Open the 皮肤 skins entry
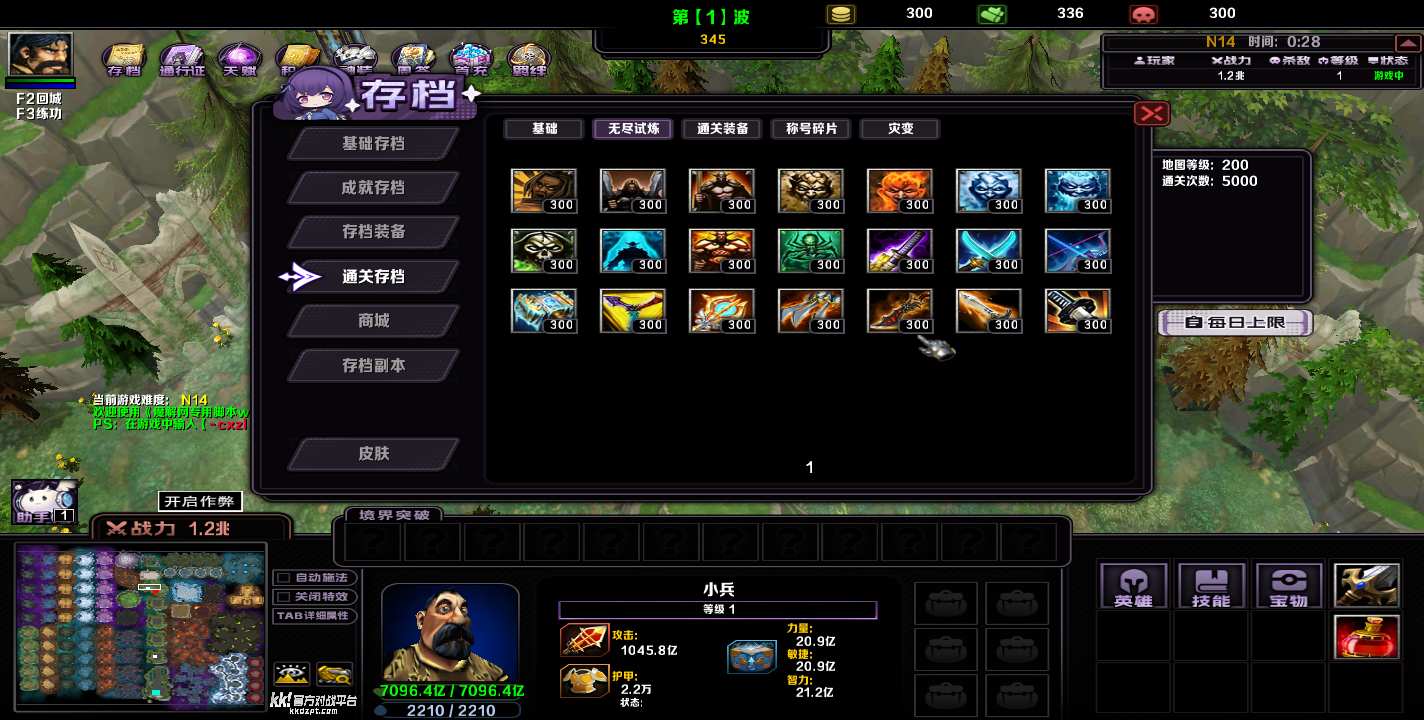Screen dimensions: 1424x720 coord(373,453)
